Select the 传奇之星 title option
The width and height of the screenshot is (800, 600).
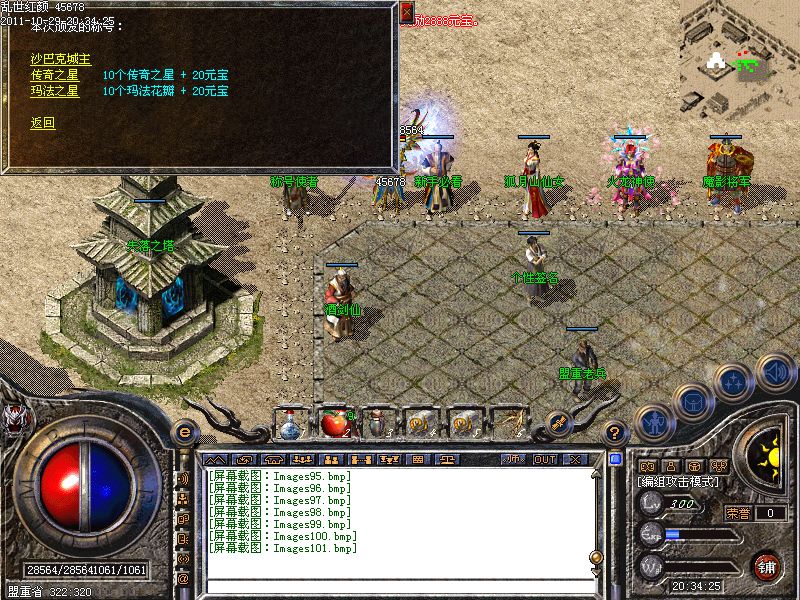(x=54, y=75)
